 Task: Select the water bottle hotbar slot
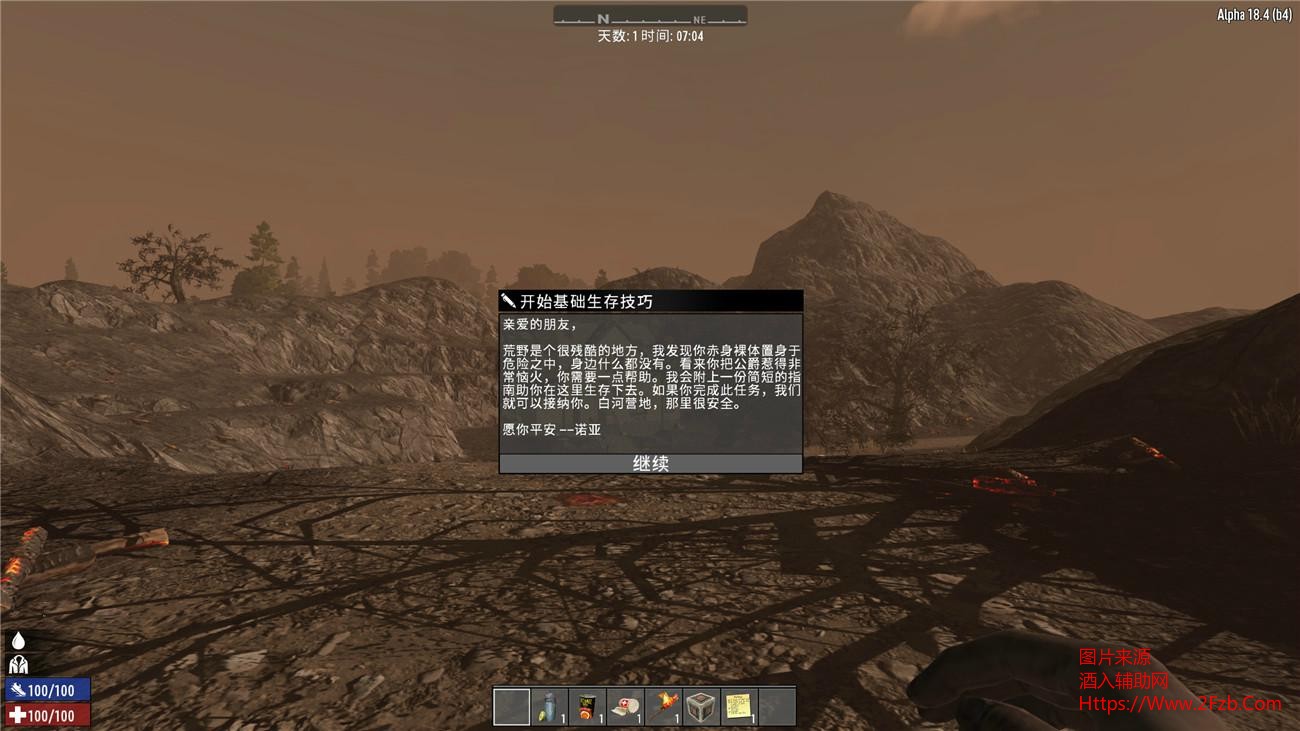coord(550,707)
